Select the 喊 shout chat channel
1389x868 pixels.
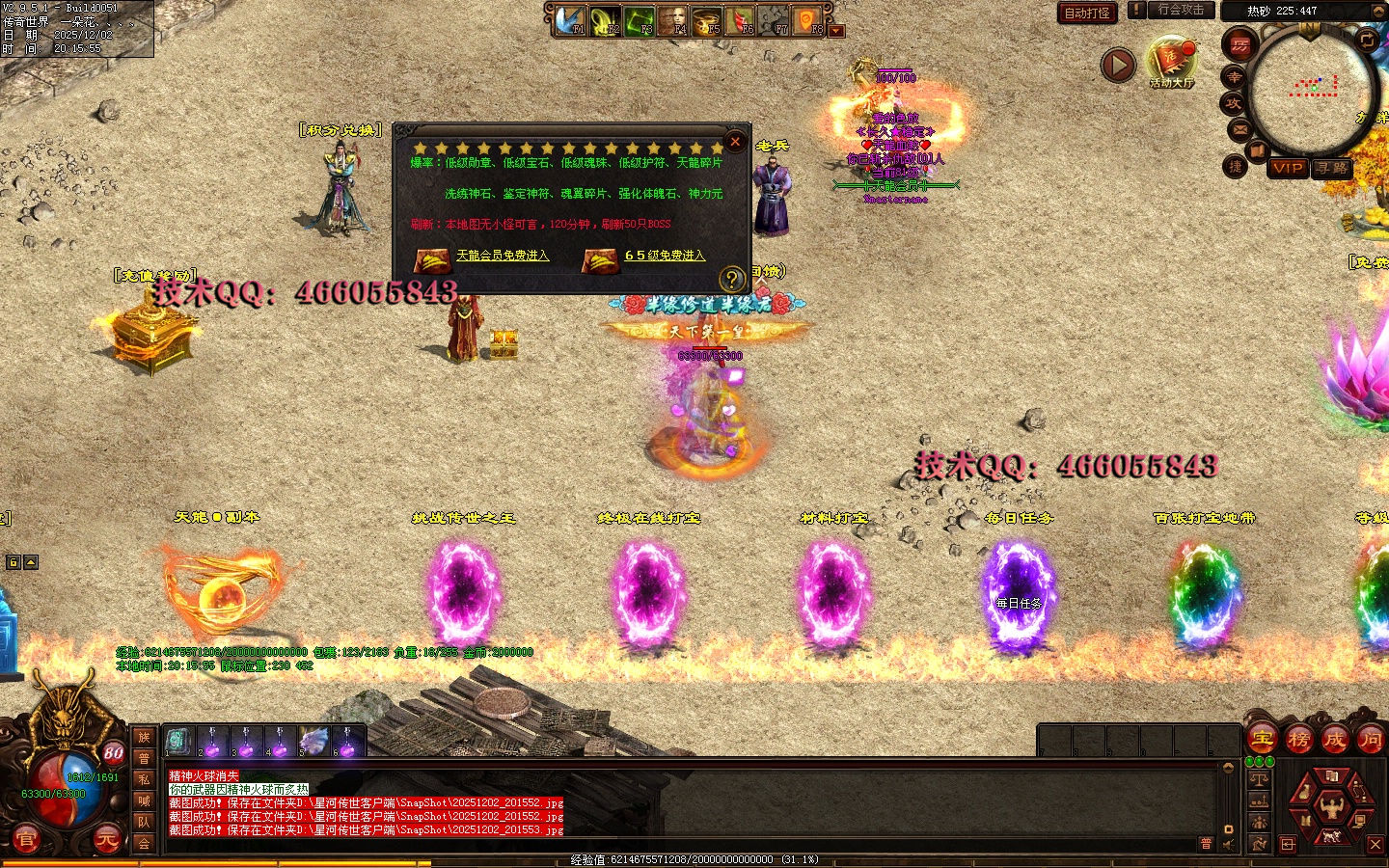144,800
